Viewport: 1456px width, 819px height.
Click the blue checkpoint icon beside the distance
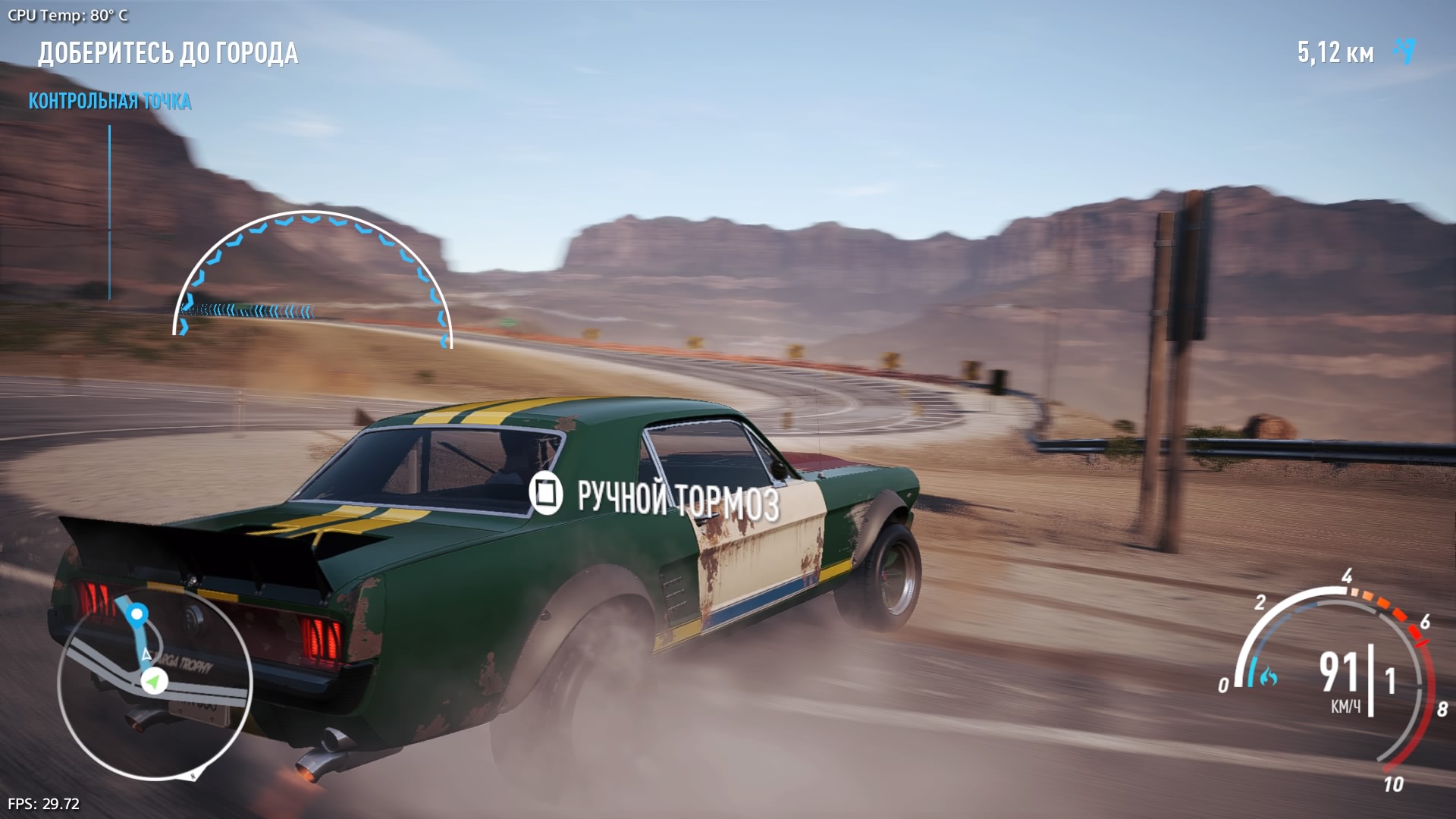point(1404,51)
